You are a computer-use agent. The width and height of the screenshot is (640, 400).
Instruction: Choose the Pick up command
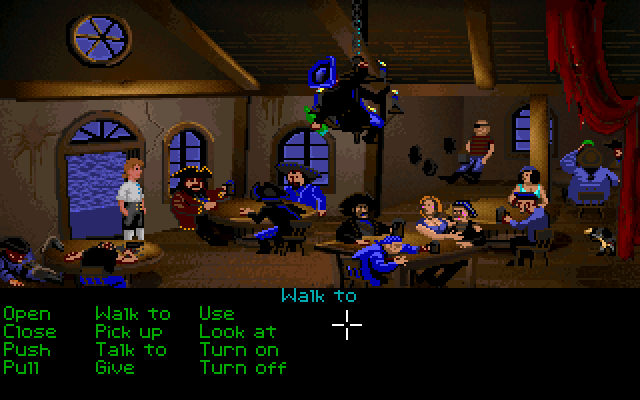pyautogui.click(x=131, y=332)
